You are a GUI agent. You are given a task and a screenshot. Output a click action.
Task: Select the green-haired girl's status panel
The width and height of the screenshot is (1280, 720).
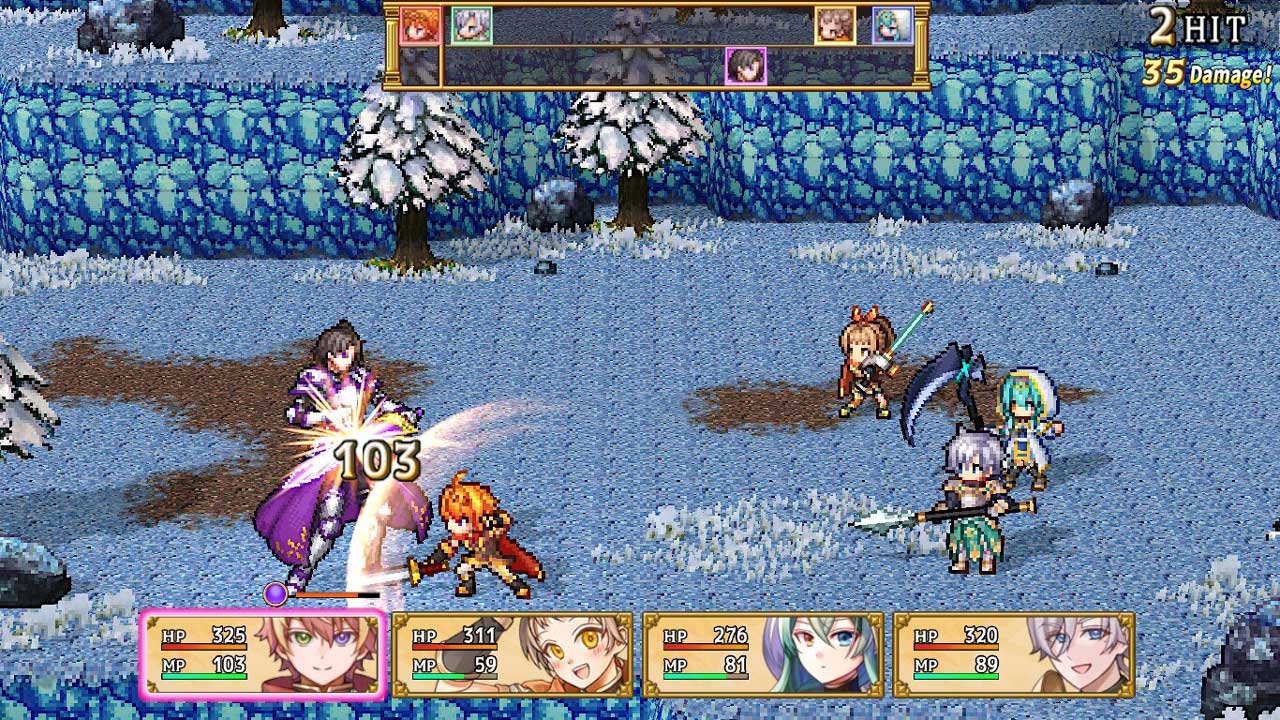pos(763,654)
